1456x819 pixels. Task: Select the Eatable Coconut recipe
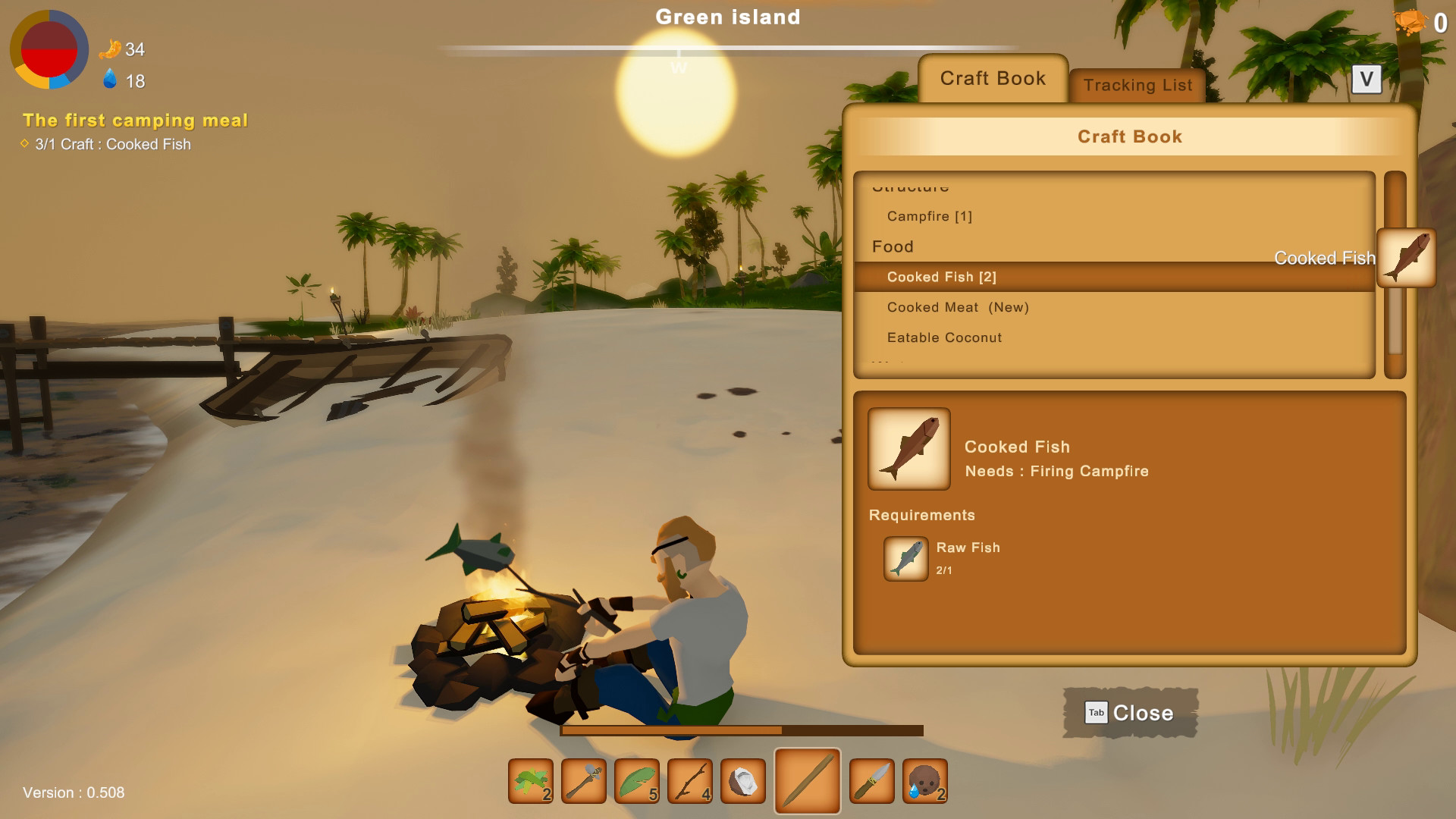point(945,337)
